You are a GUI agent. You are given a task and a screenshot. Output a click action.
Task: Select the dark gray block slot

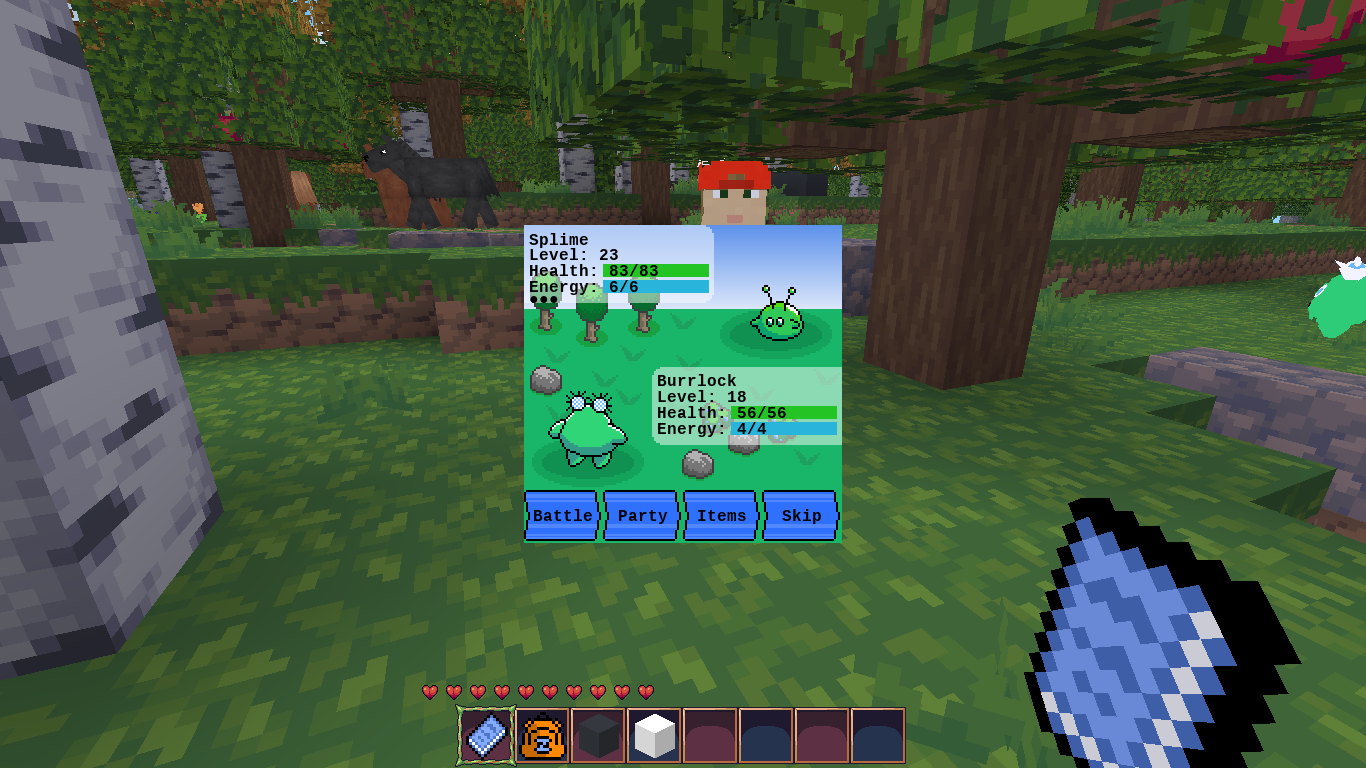[x=599, y=736]
